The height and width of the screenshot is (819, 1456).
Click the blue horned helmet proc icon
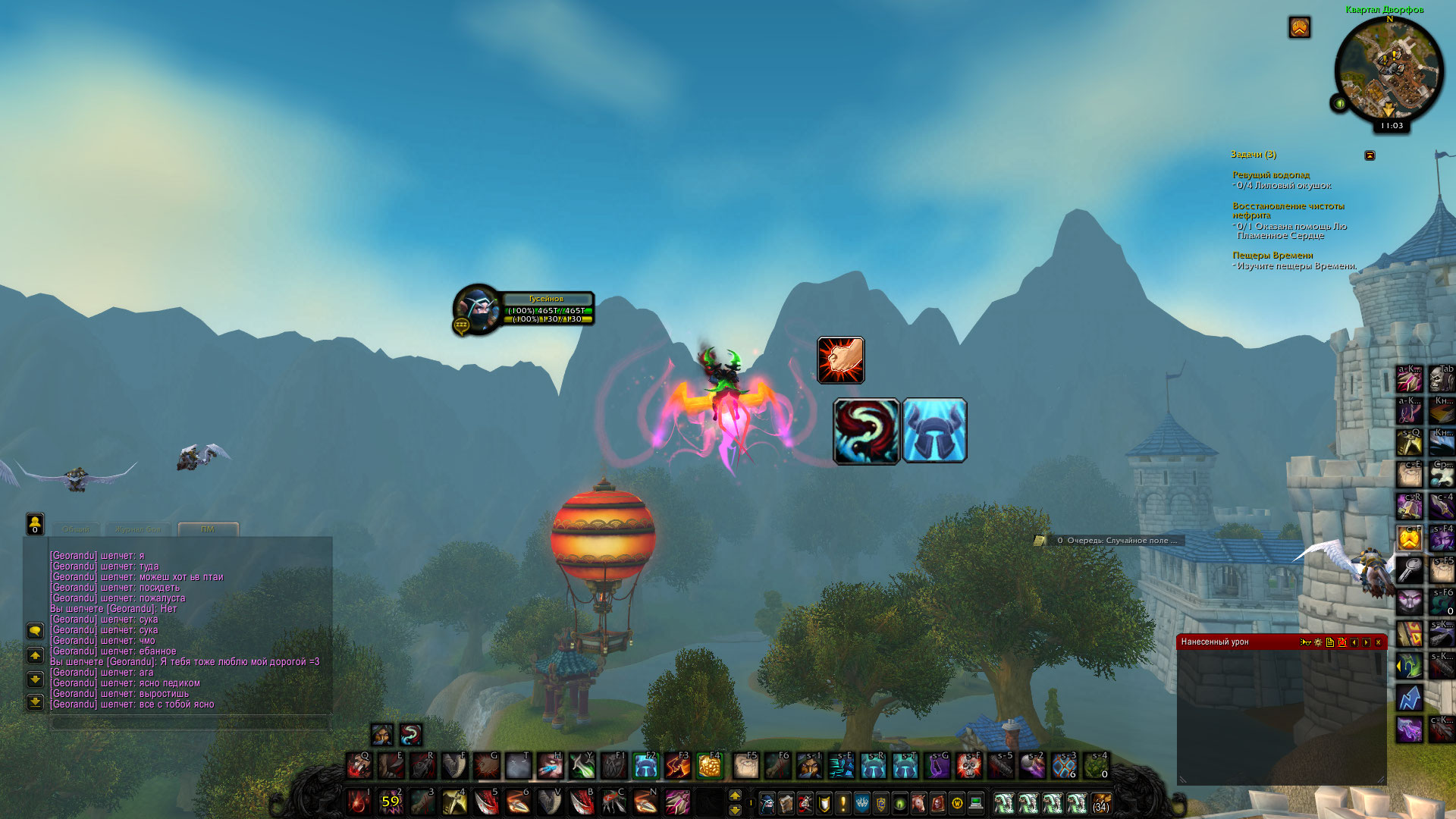click(x=934, y=431)
